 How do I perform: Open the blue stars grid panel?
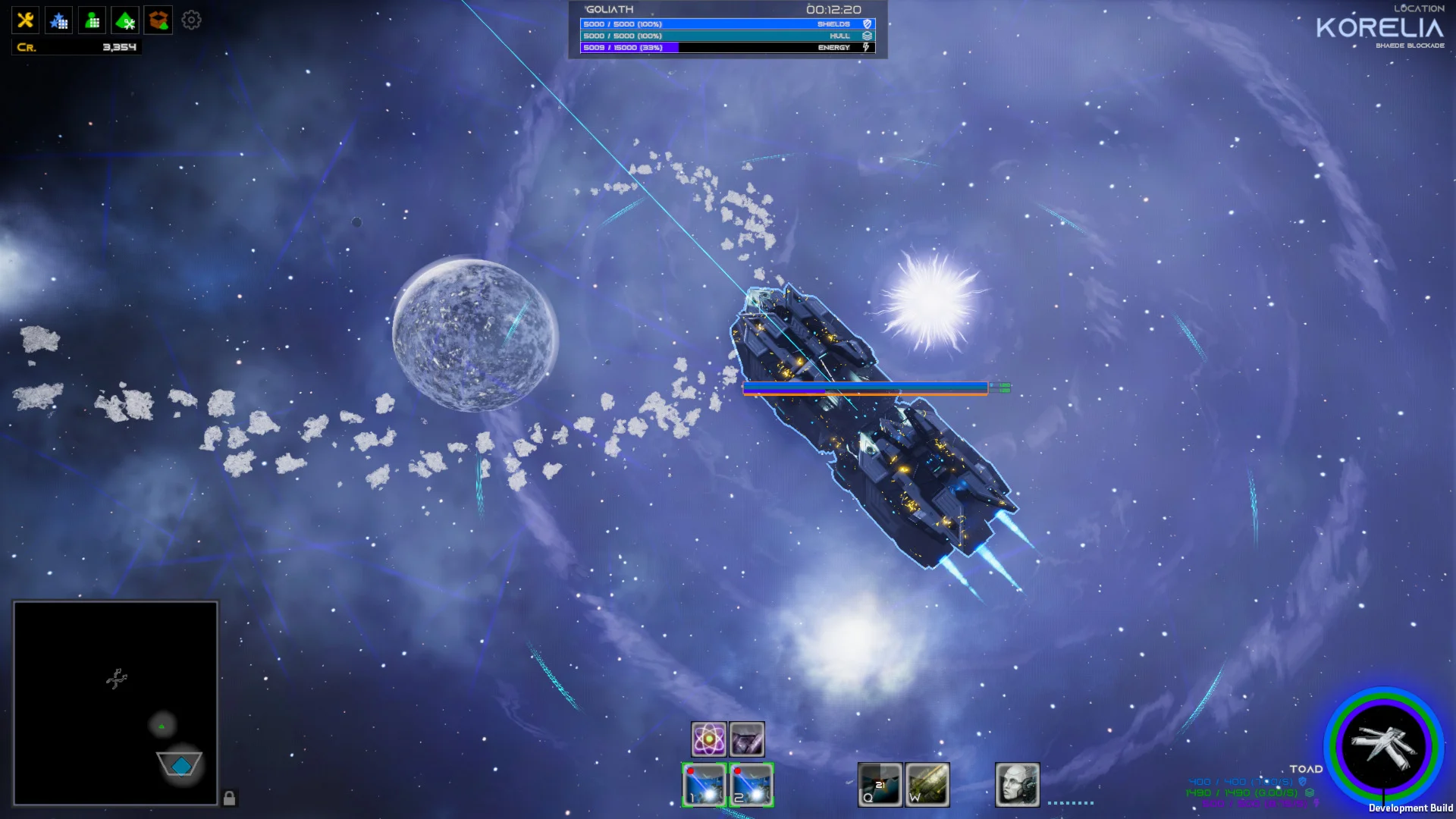[58, 20]
